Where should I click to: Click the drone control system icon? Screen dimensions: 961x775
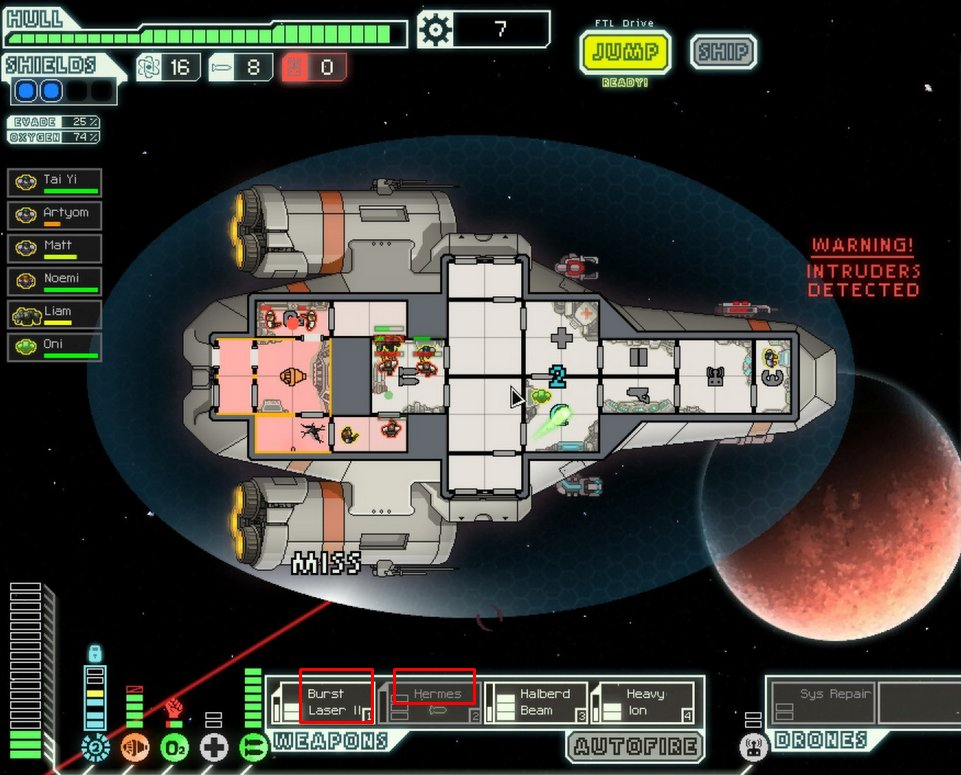(753, 746)
